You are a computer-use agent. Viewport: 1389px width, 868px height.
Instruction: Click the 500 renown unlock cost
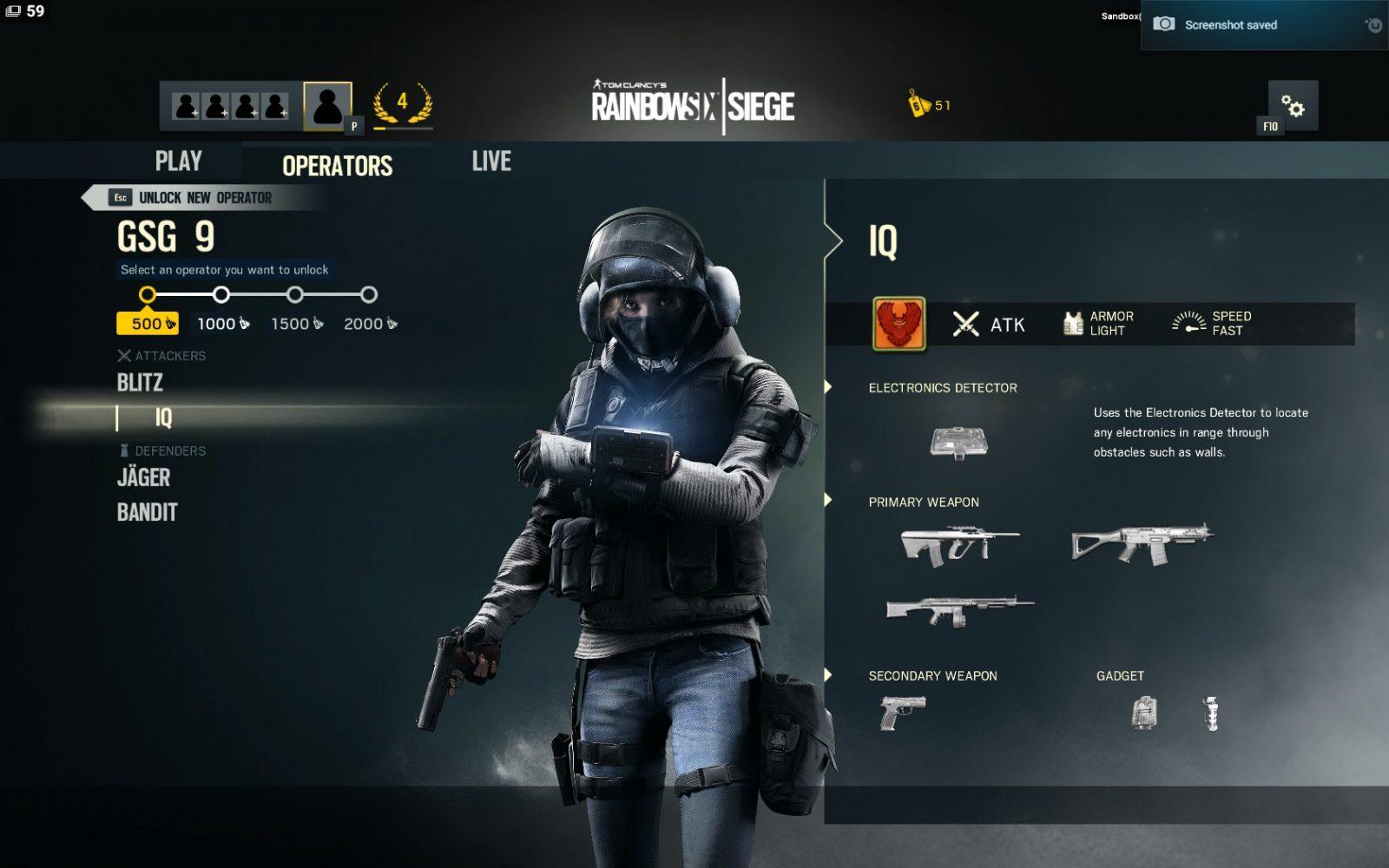click(148, 324)
